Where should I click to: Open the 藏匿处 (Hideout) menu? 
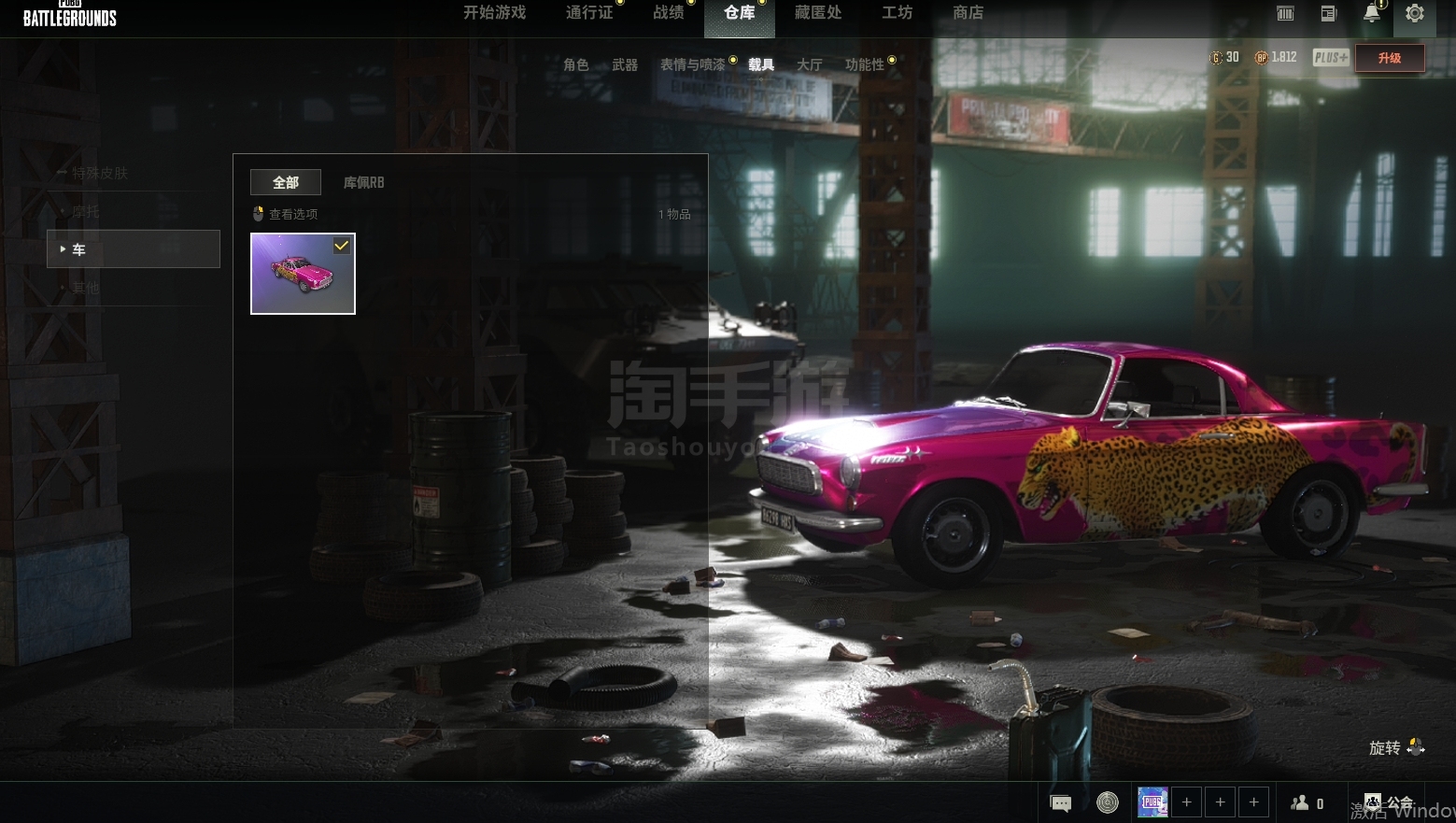(817, 13)
